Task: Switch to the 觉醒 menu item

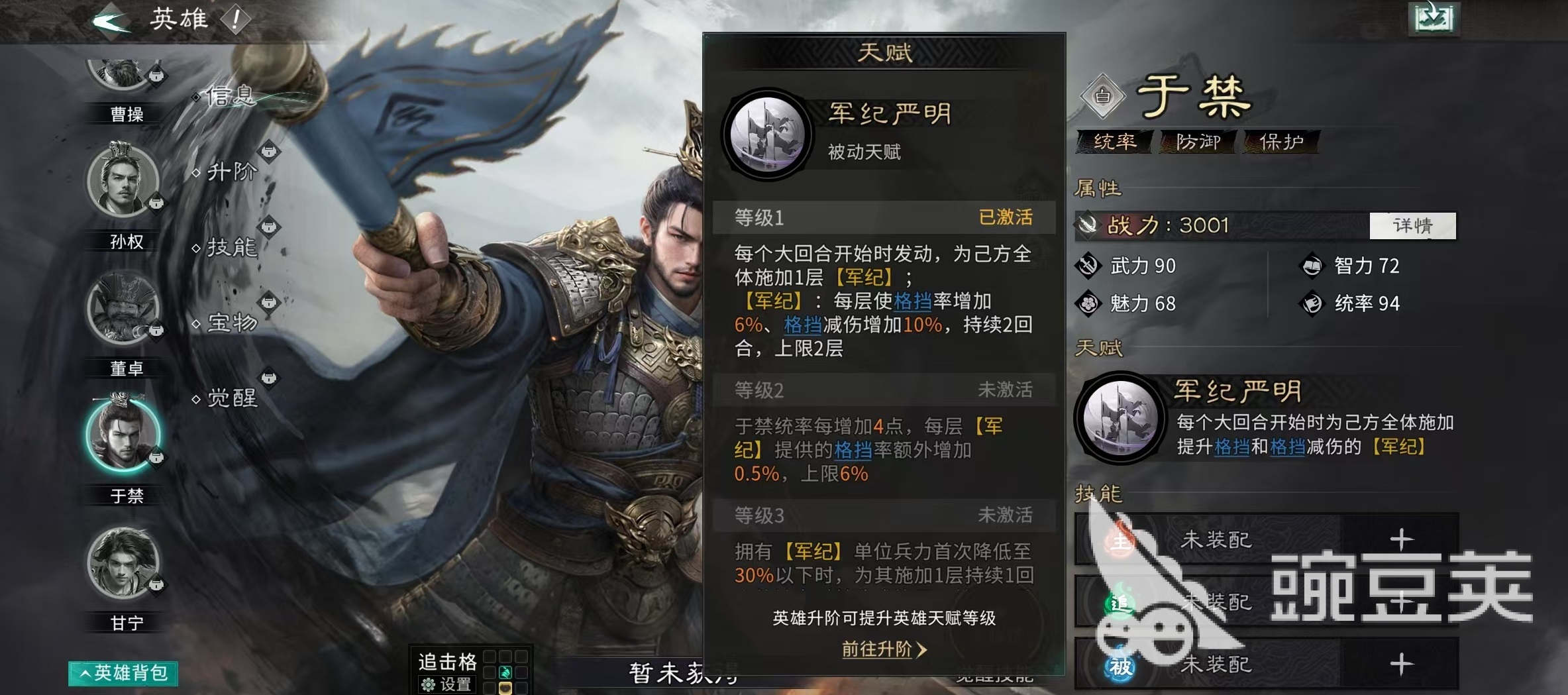Action: (231, 399)
